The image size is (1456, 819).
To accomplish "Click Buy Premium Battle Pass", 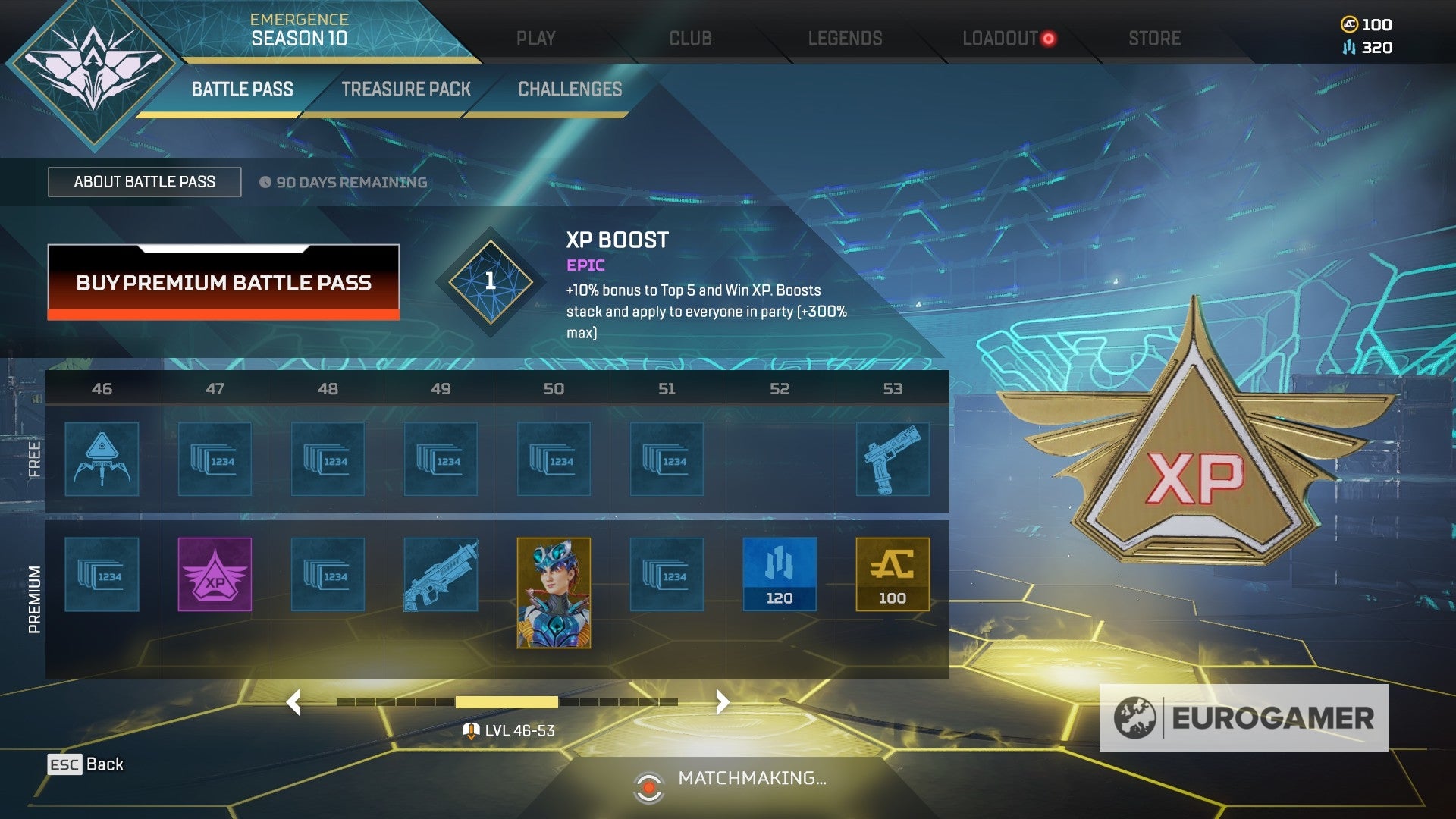I will click(x=223, y=284).
